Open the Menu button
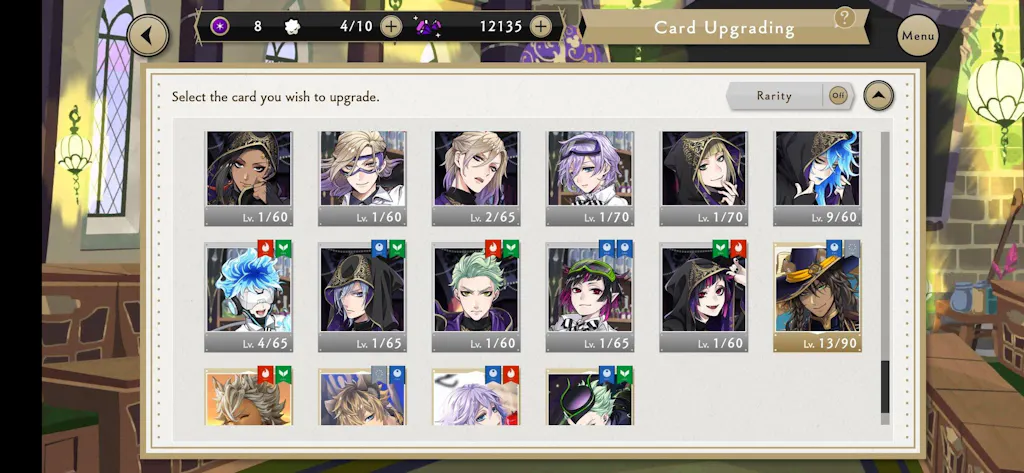This screenshot has width=1024, height=473. pos(917,36)
